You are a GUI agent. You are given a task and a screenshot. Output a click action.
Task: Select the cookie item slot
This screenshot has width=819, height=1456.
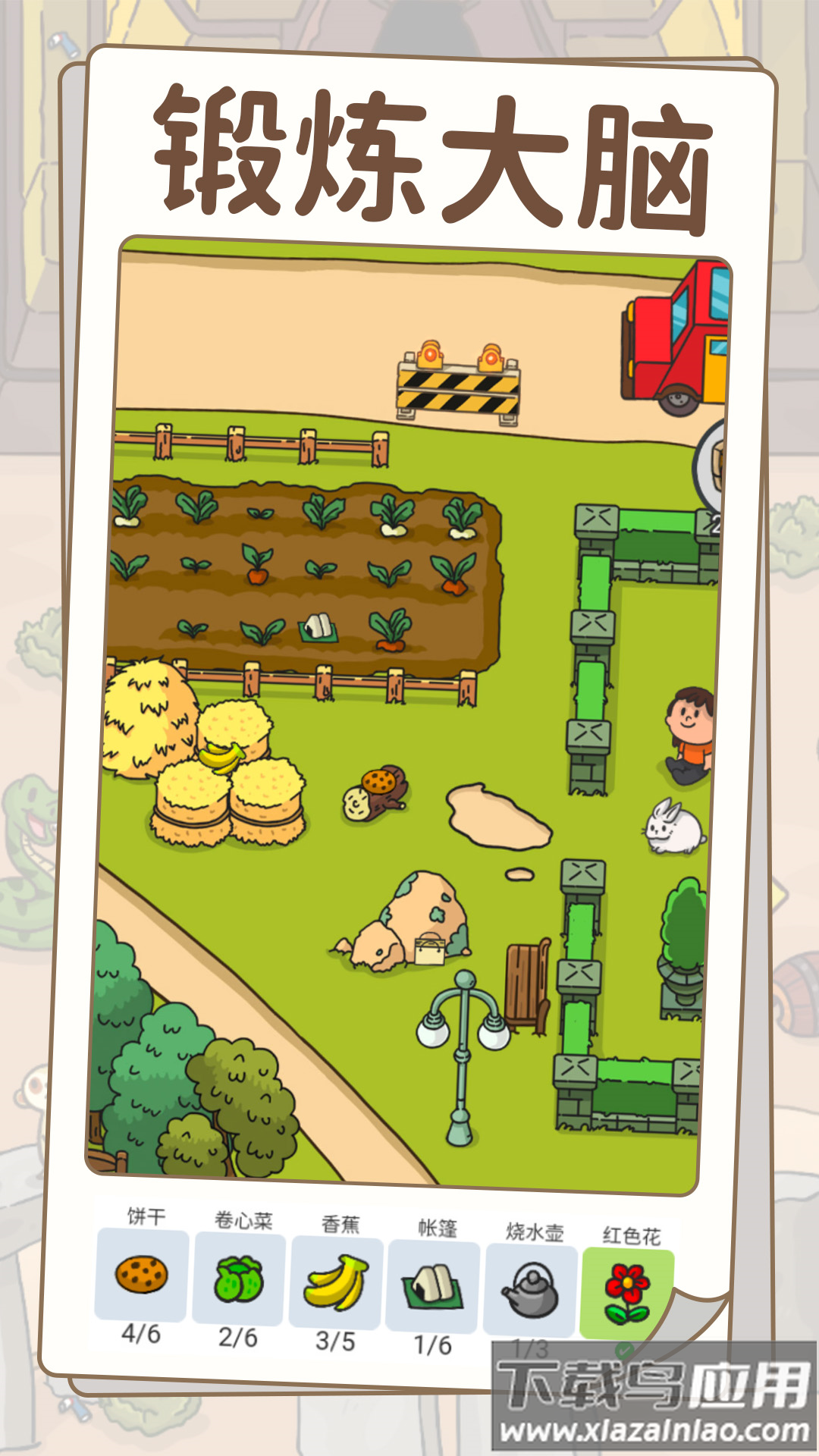(141, 1274)
